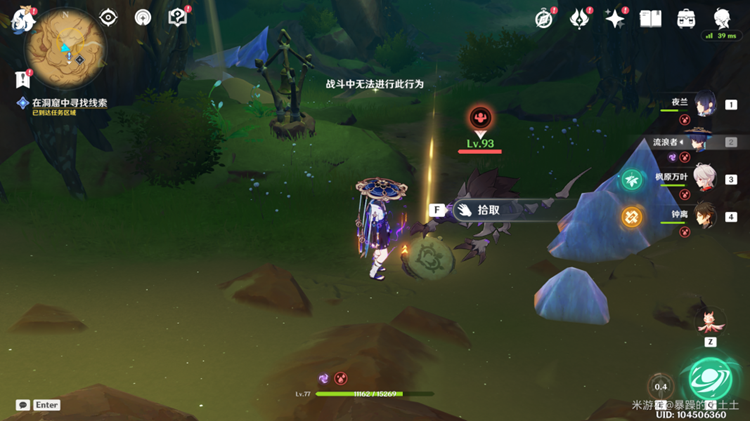Open the Adventurer Handbook book icon
This screenshot has height=421, width=750.
(x=651, y=18)
